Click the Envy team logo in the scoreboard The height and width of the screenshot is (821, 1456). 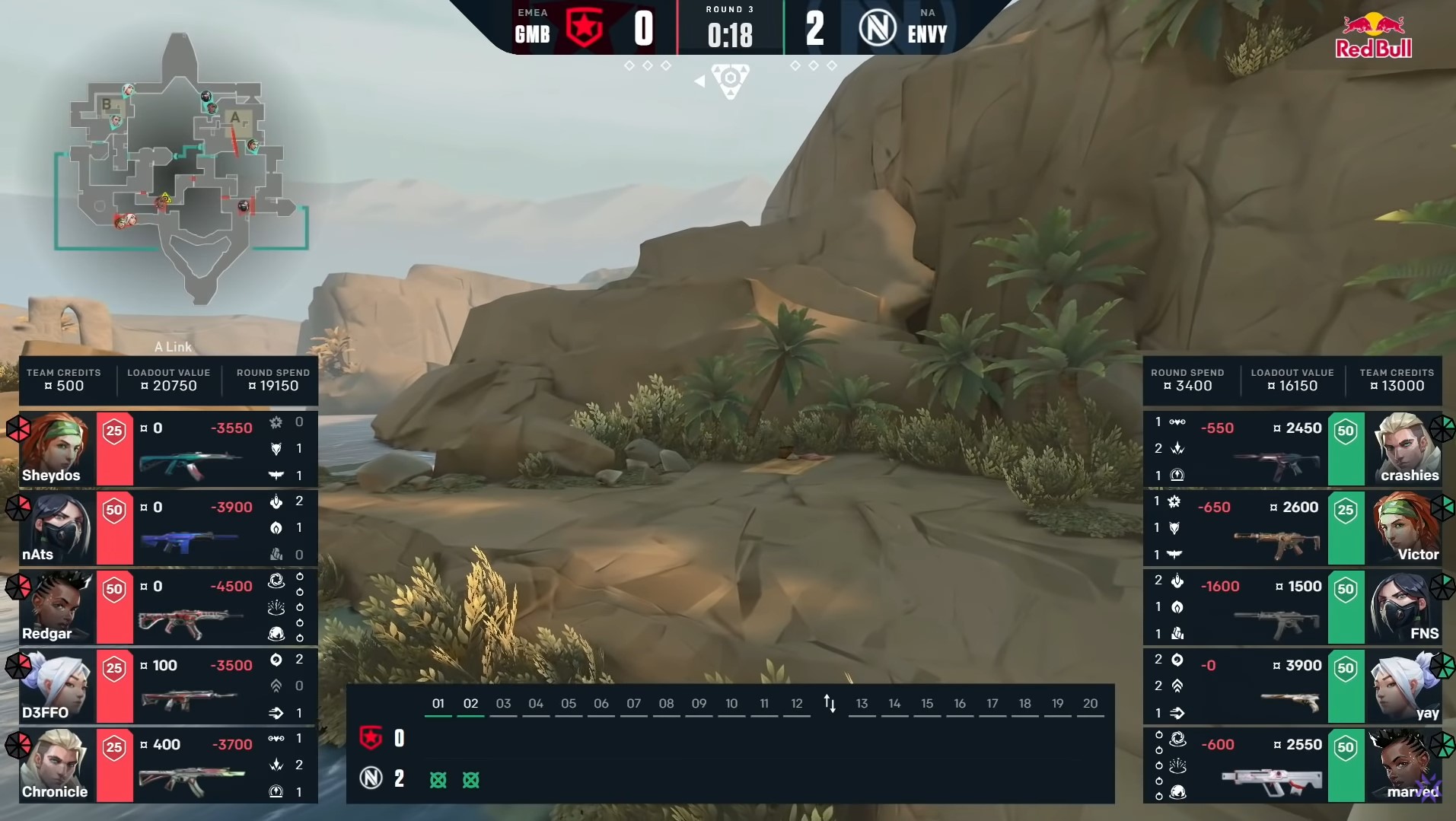878,29
